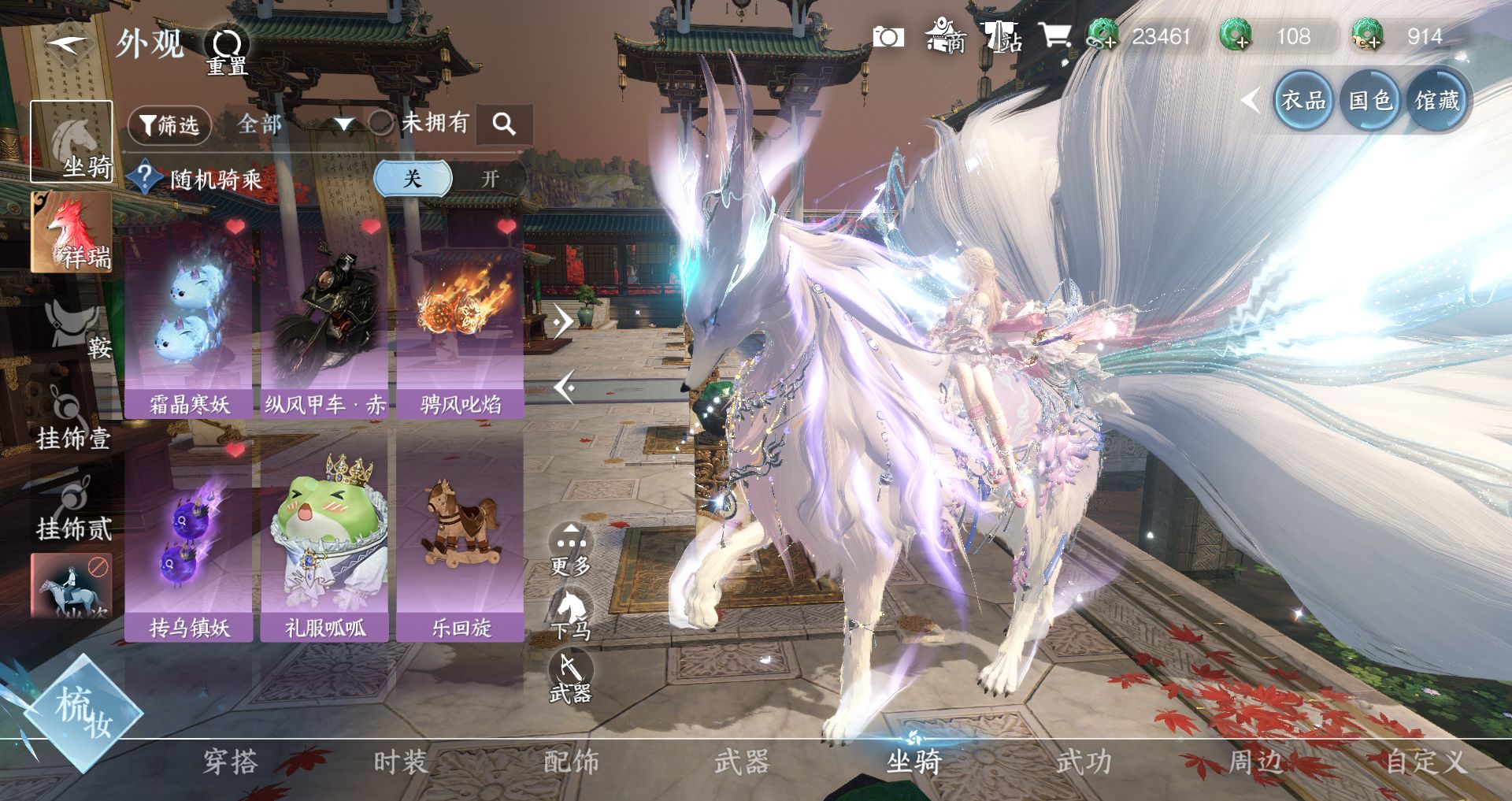The width and height of the screenshot is (1512, 801).
Task: Reset the appearance with 重置
Action: (x=227, y=50)
